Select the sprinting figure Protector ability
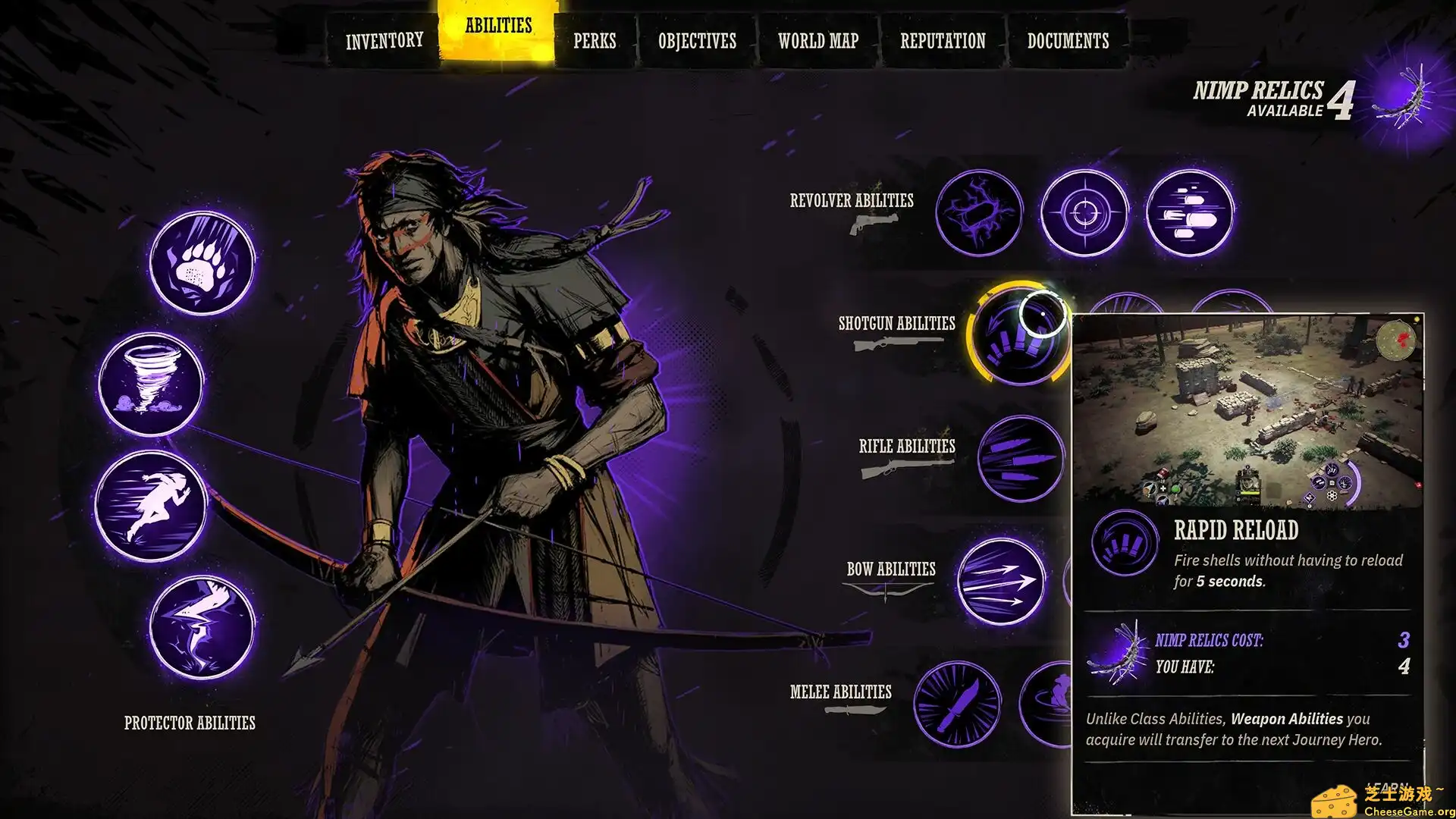This screenshot has height=819, width=1456. pyautogui.click(x=161, y=504)
